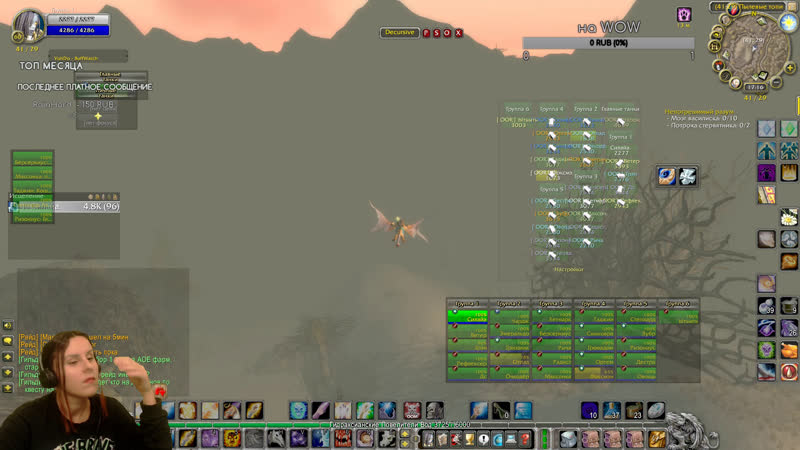
Task: Open the chat speaker button by the chat log
Action: click(8, 325)
